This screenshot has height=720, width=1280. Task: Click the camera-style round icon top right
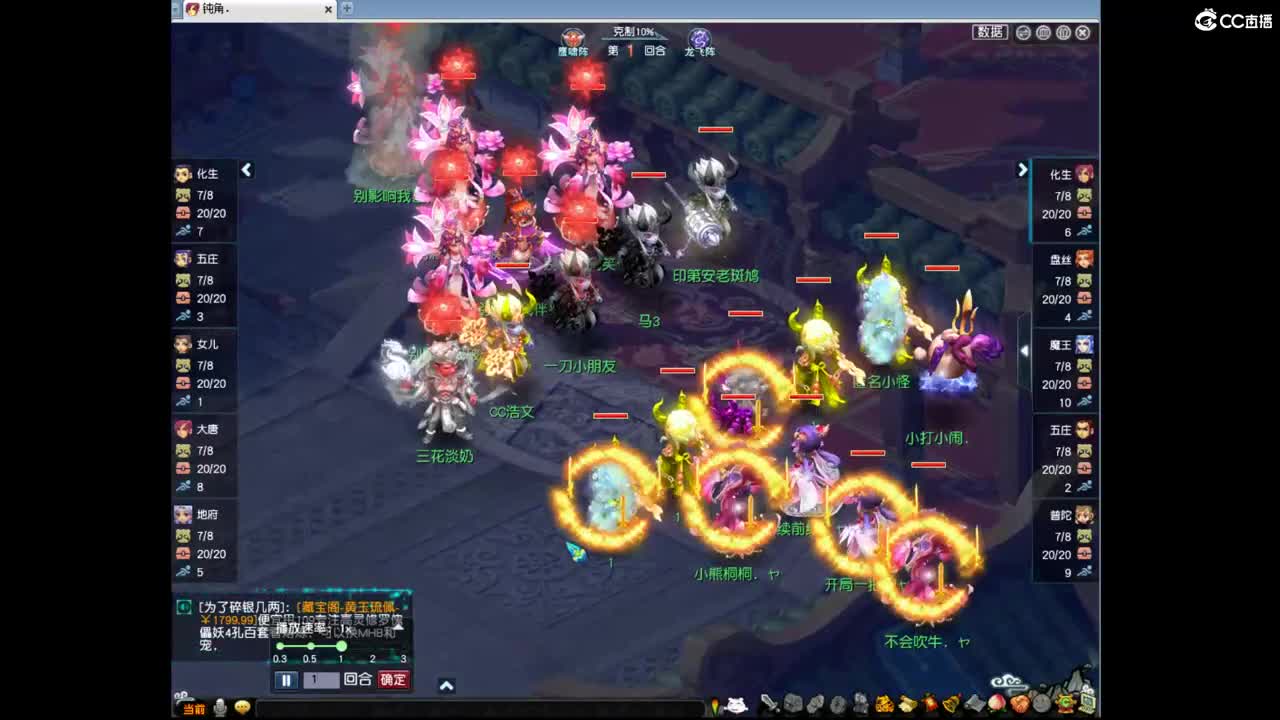1043,32
